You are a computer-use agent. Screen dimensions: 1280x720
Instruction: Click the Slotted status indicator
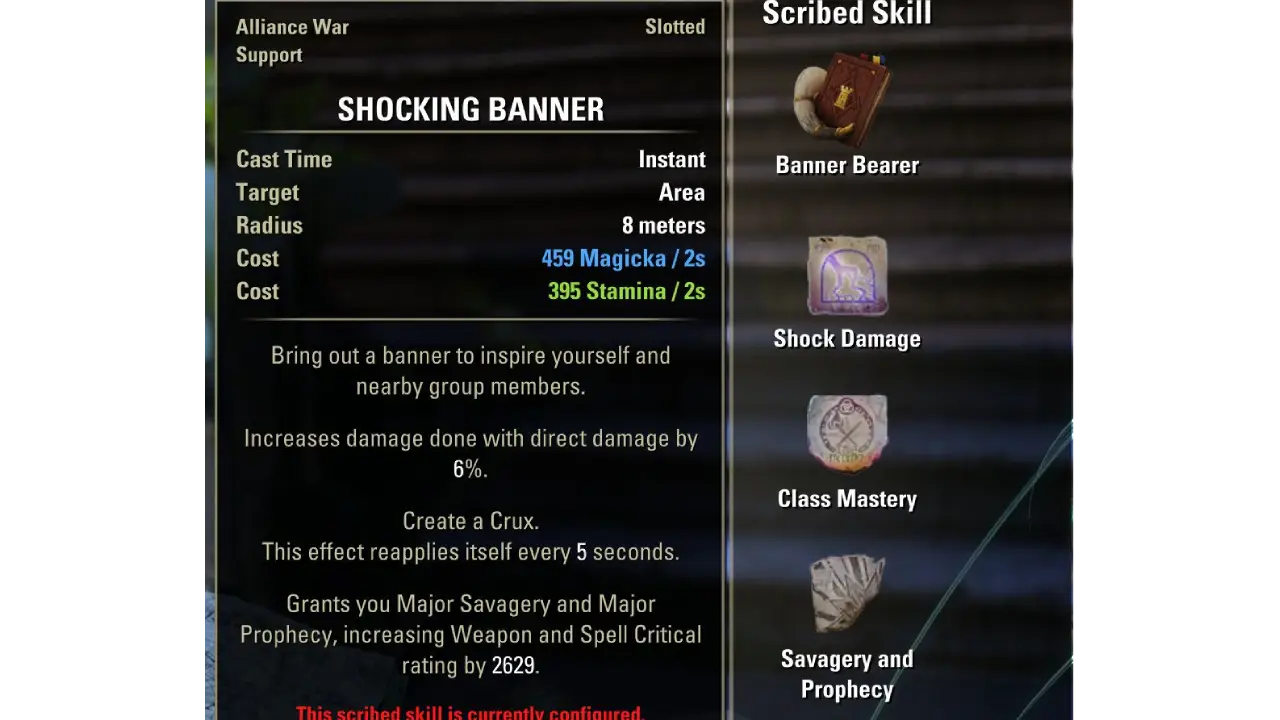pos(675,27)
